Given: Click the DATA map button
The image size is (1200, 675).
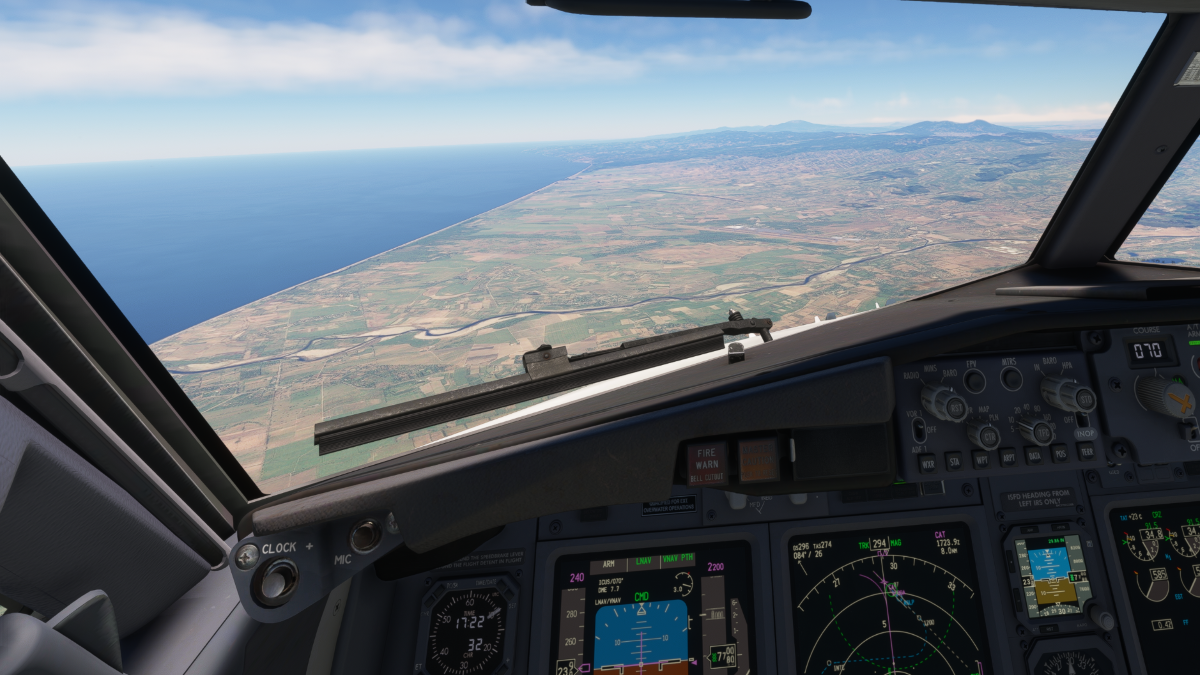Looking at the screenshot, I should click(x=1034, y=455).
